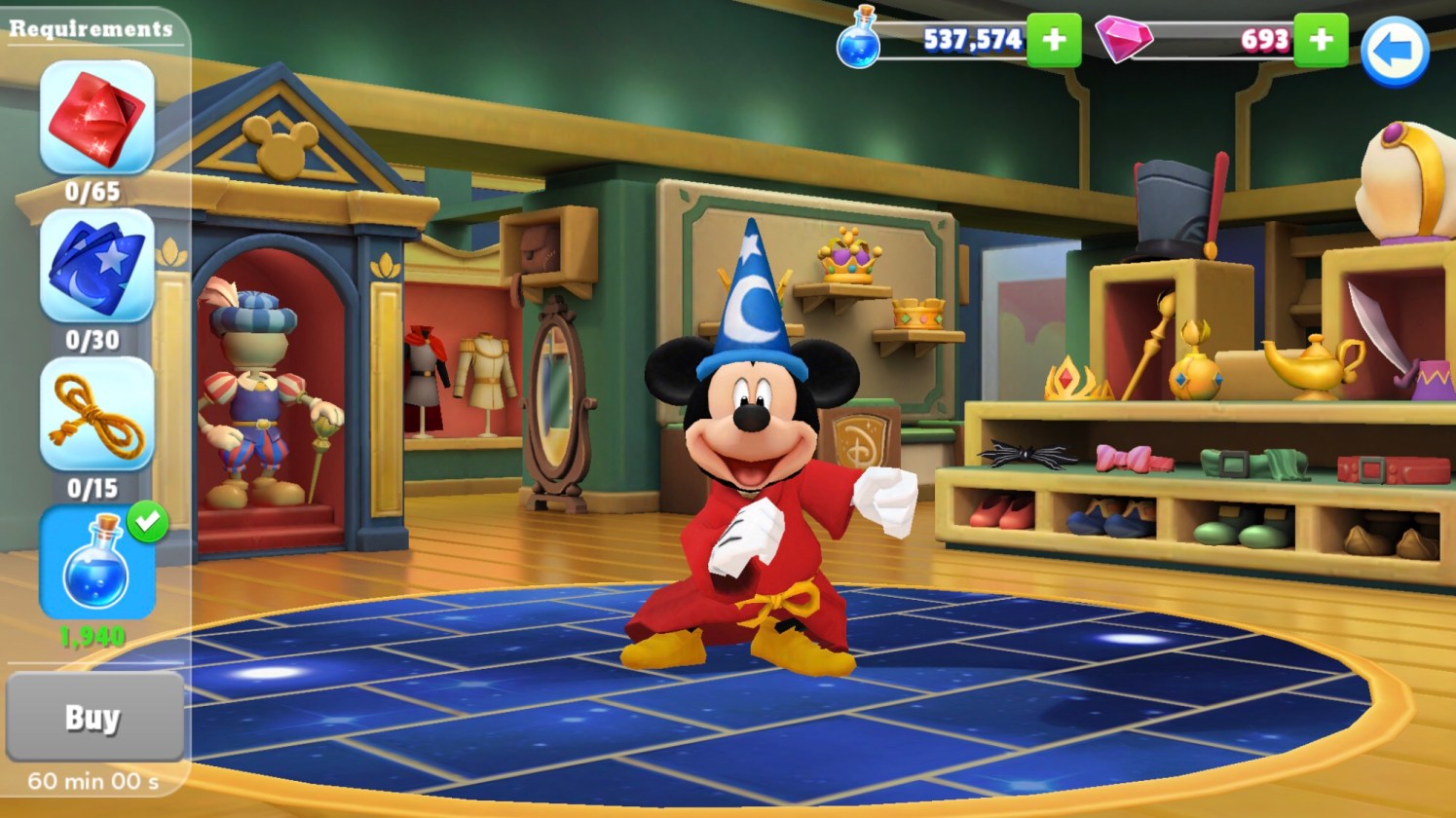
Task: Select the yellow rope requirement
Action: [x=96, y=414]
